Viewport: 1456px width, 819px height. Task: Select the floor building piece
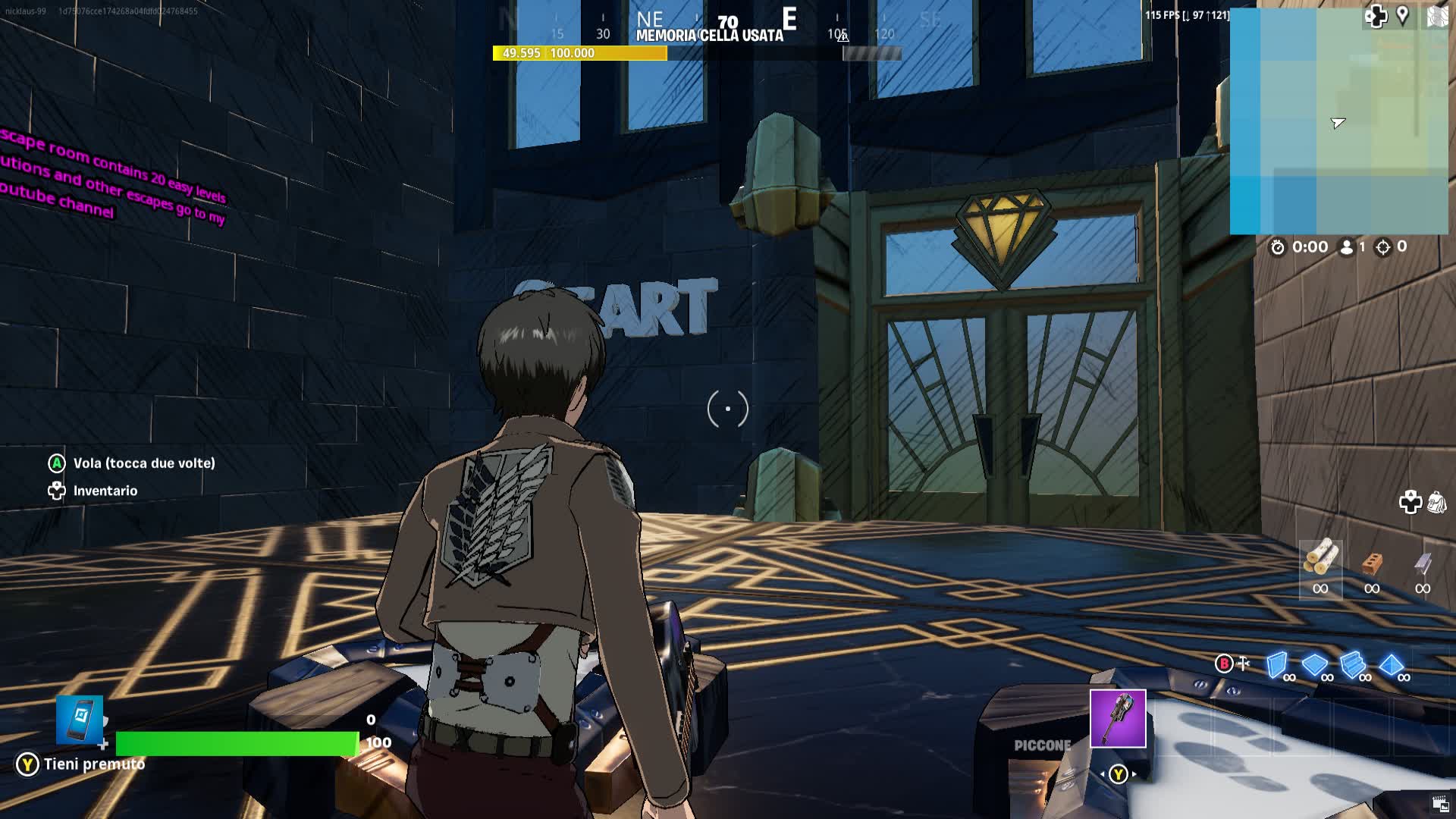click(x=1314, y=665)
